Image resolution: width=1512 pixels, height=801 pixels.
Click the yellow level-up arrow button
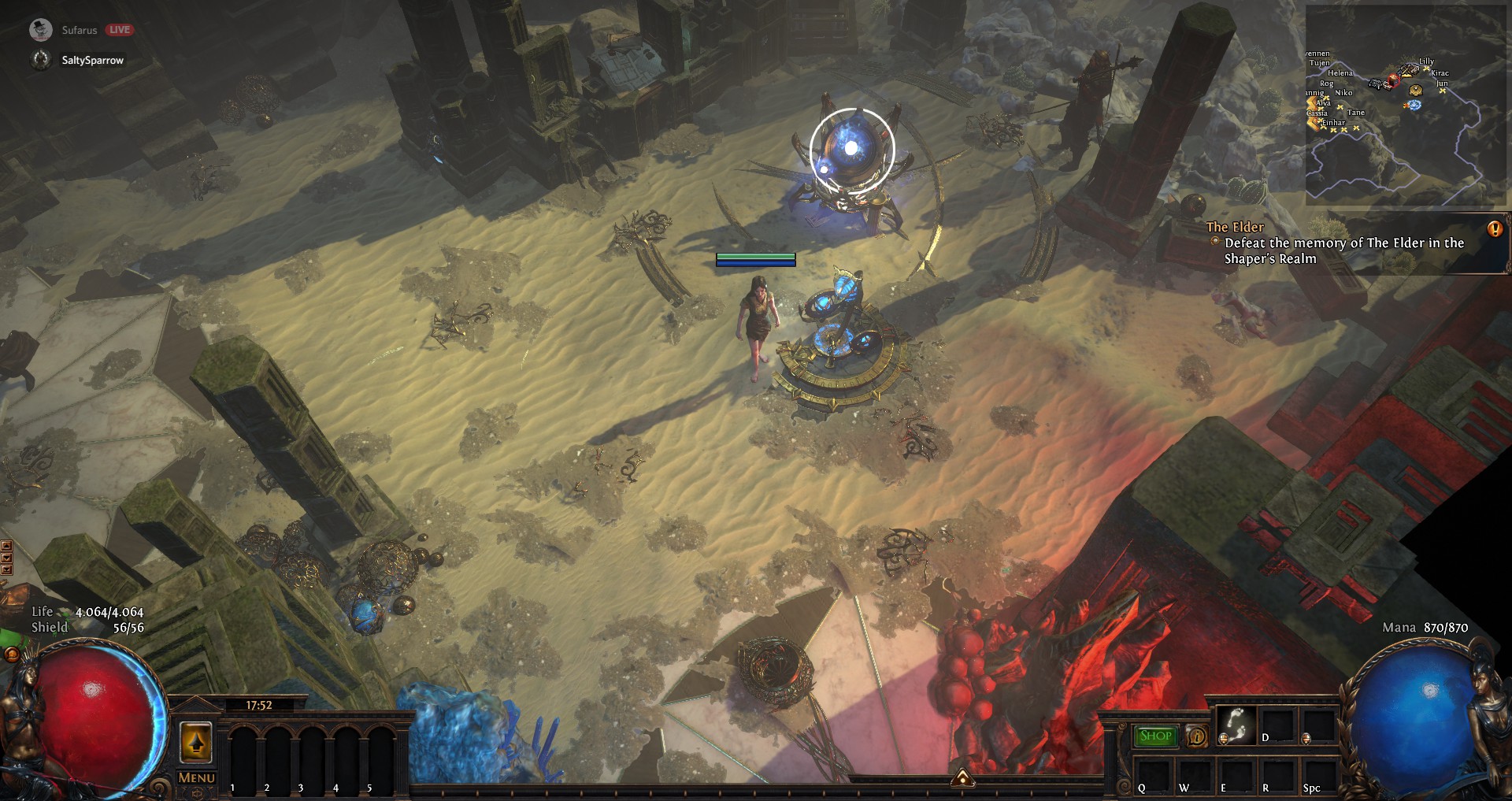click(x=196, y=741)
